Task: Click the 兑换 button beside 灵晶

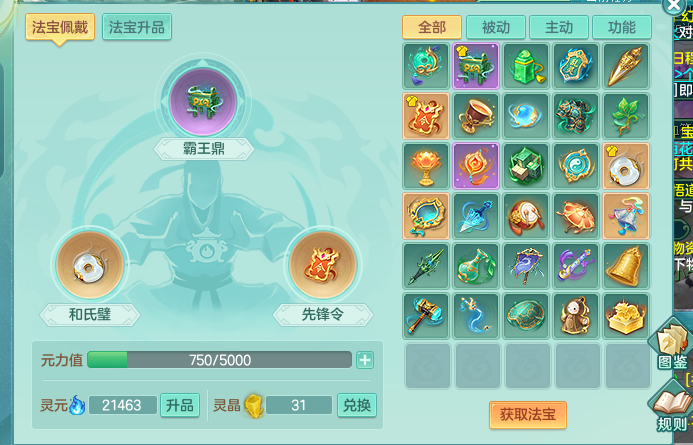Action: pos(356,405)
